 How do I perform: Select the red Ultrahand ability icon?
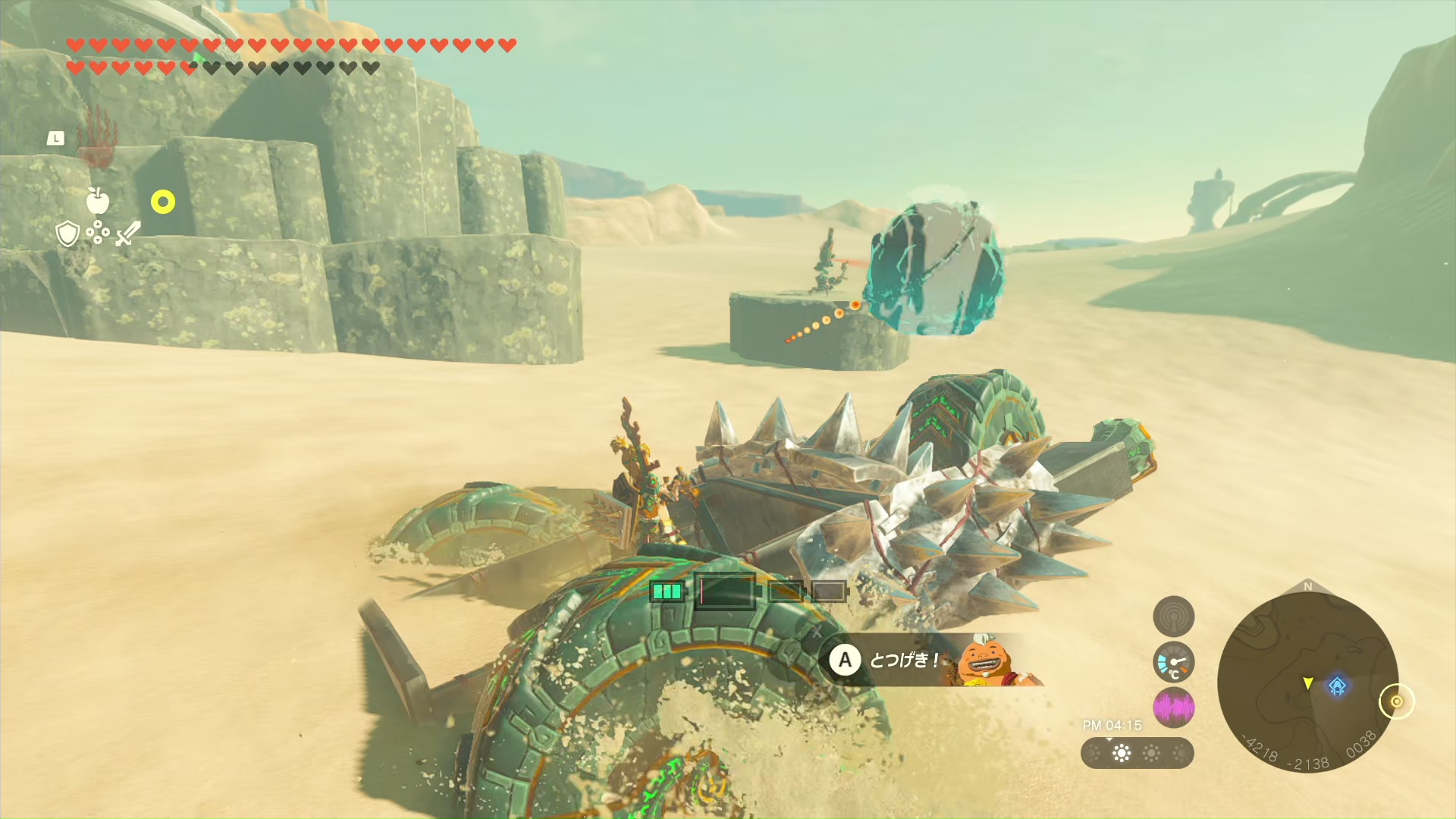(x=96, y=138)
